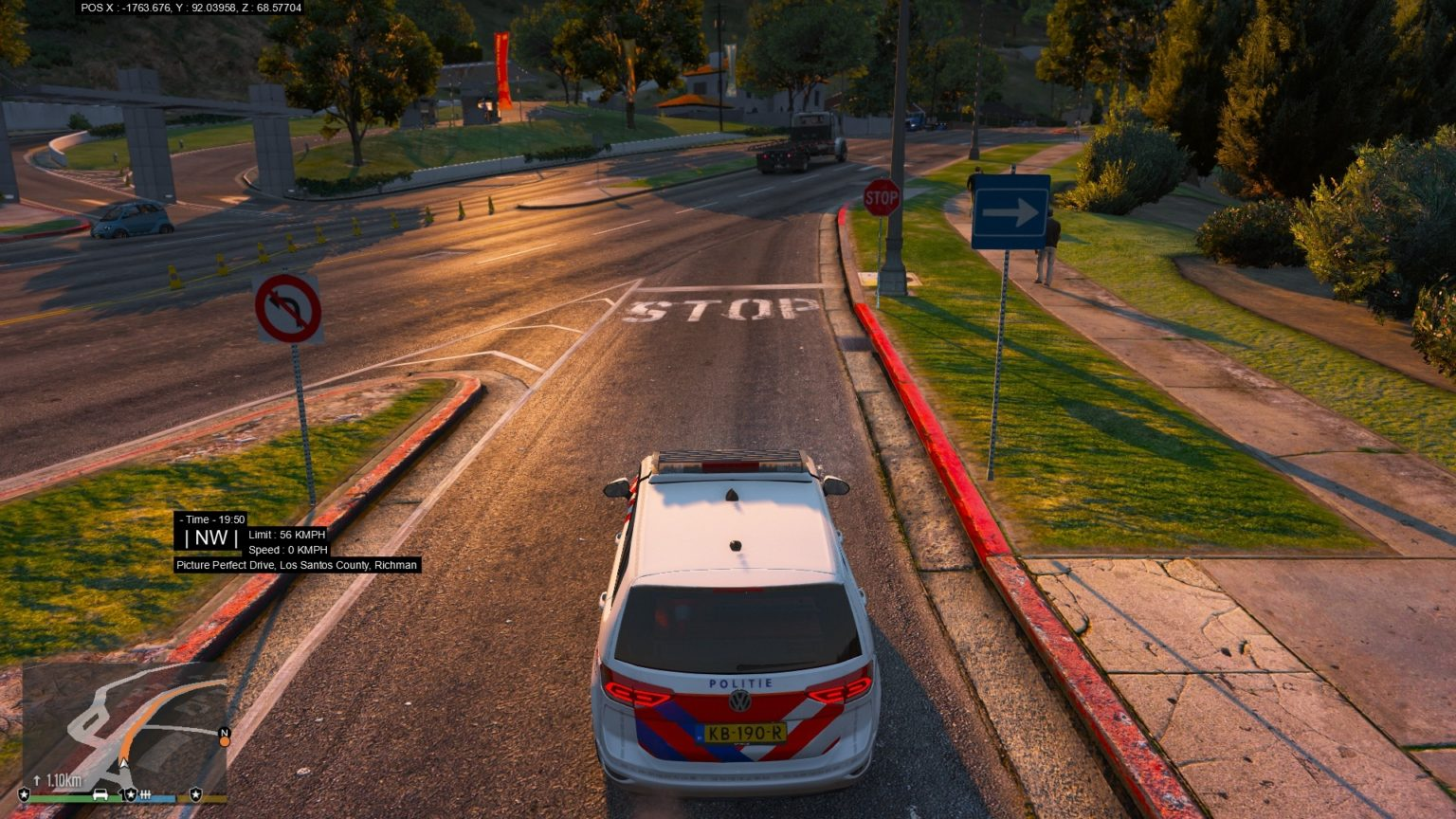Click the north 'N' indicator on minimap

click(x=225, y=732)
